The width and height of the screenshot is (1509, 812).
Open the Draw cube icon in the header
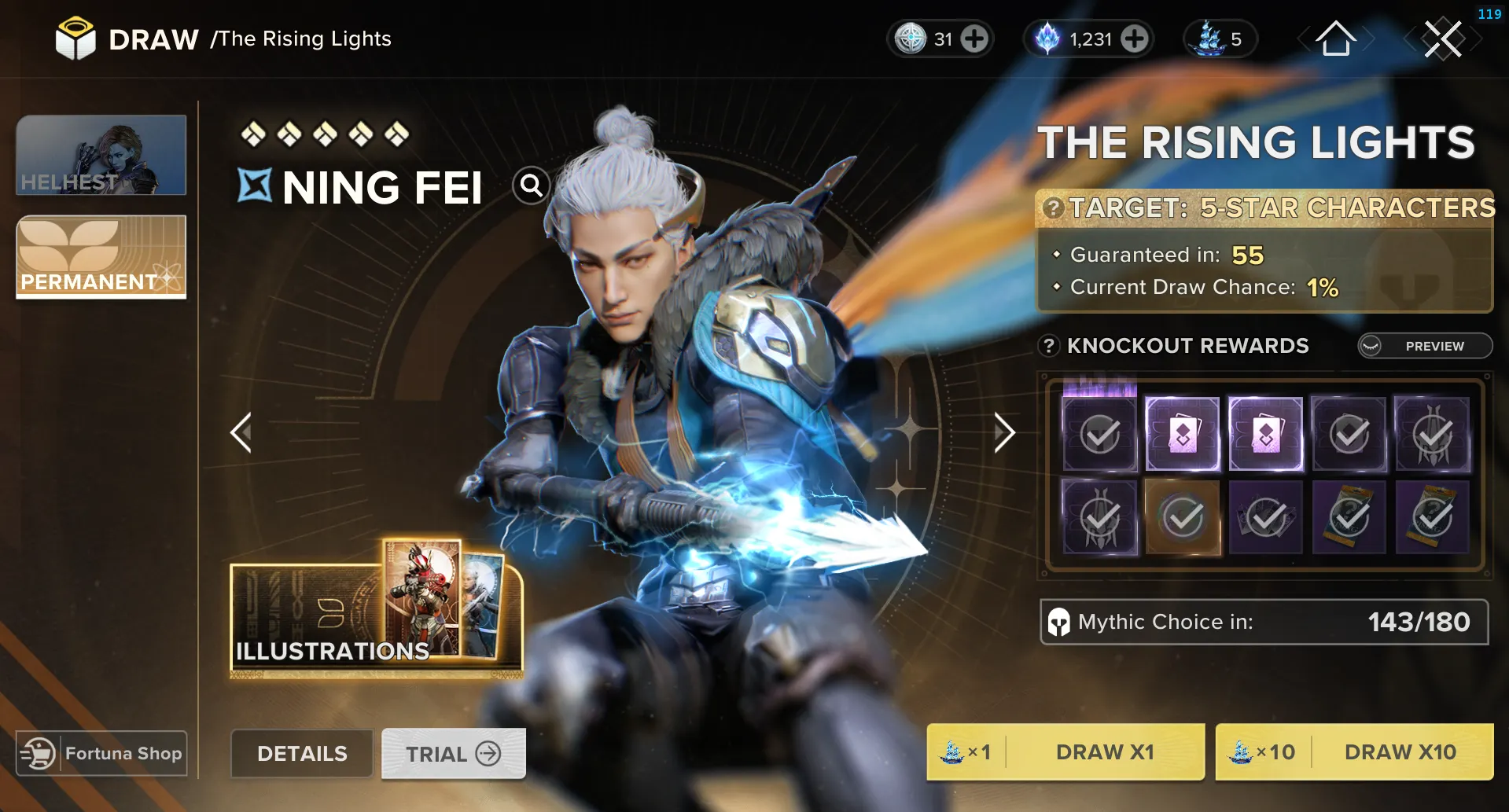point(74,39)
